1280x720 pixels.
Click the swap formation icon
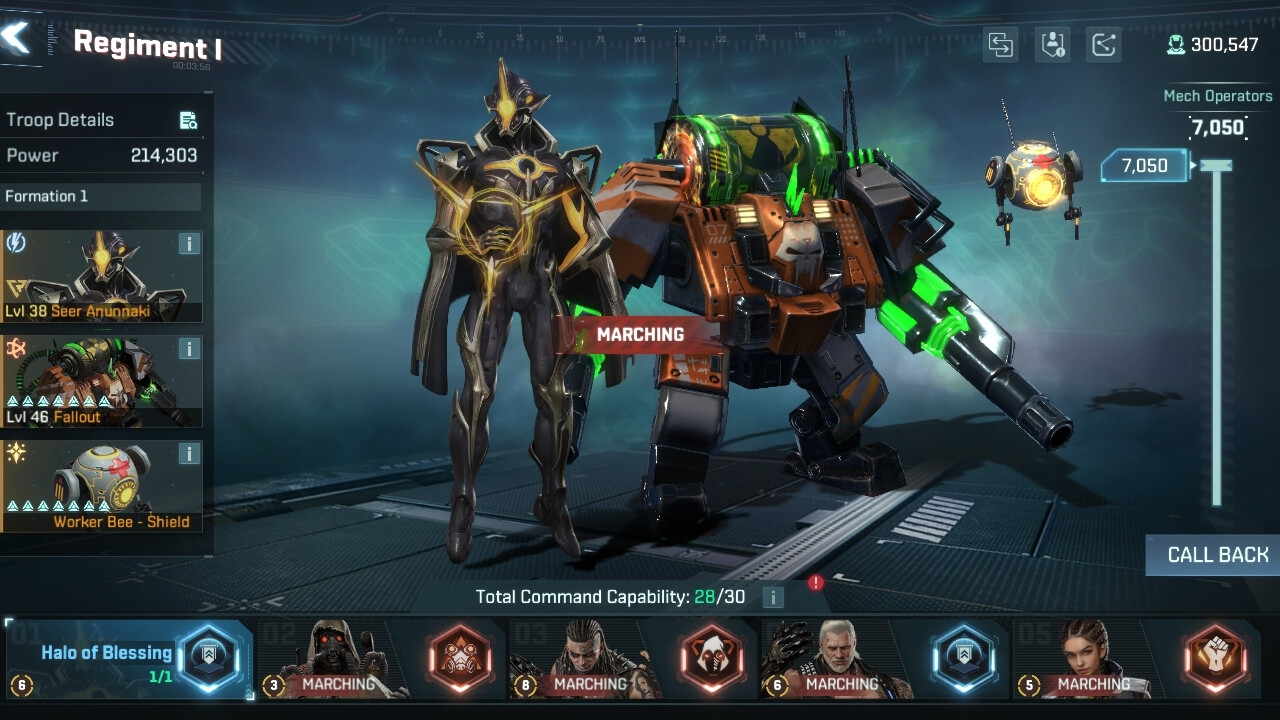[1000, 45]
